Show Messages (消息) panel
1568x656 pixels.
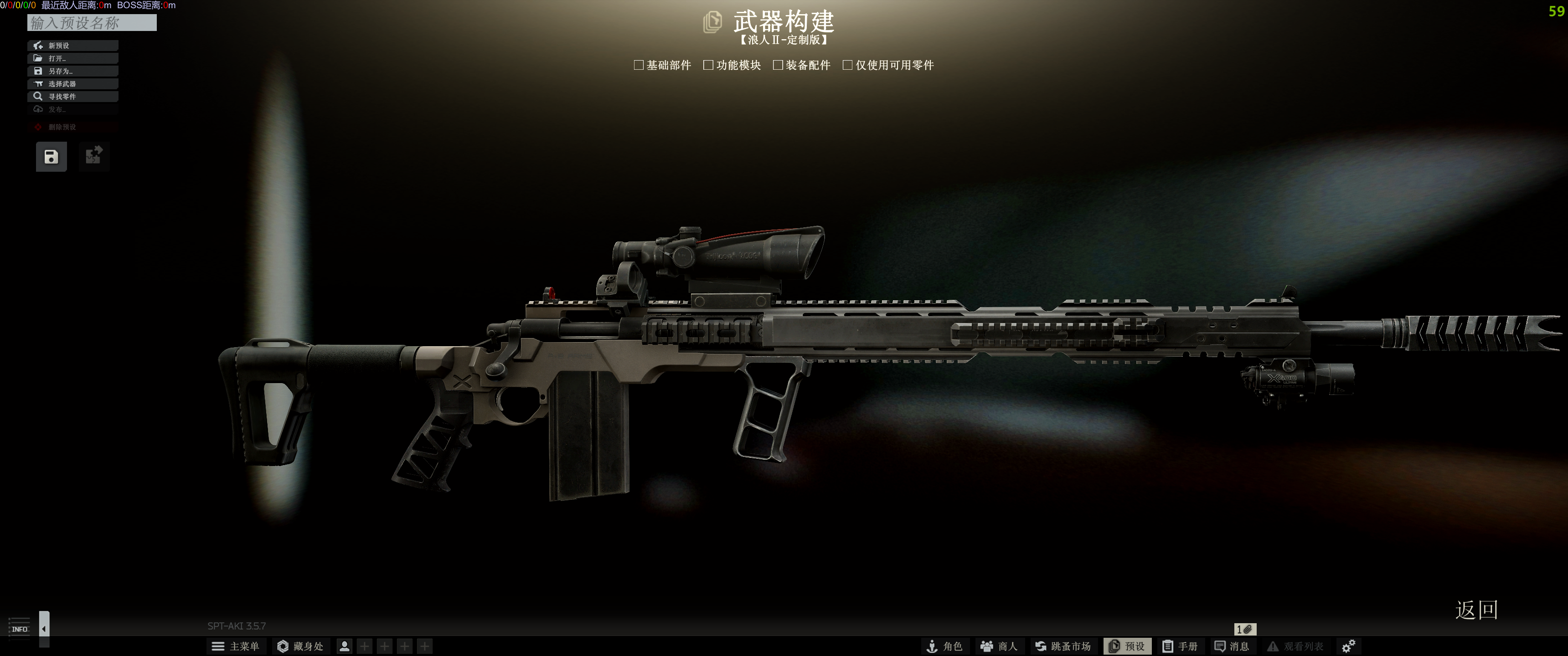tap(1232, 646)
